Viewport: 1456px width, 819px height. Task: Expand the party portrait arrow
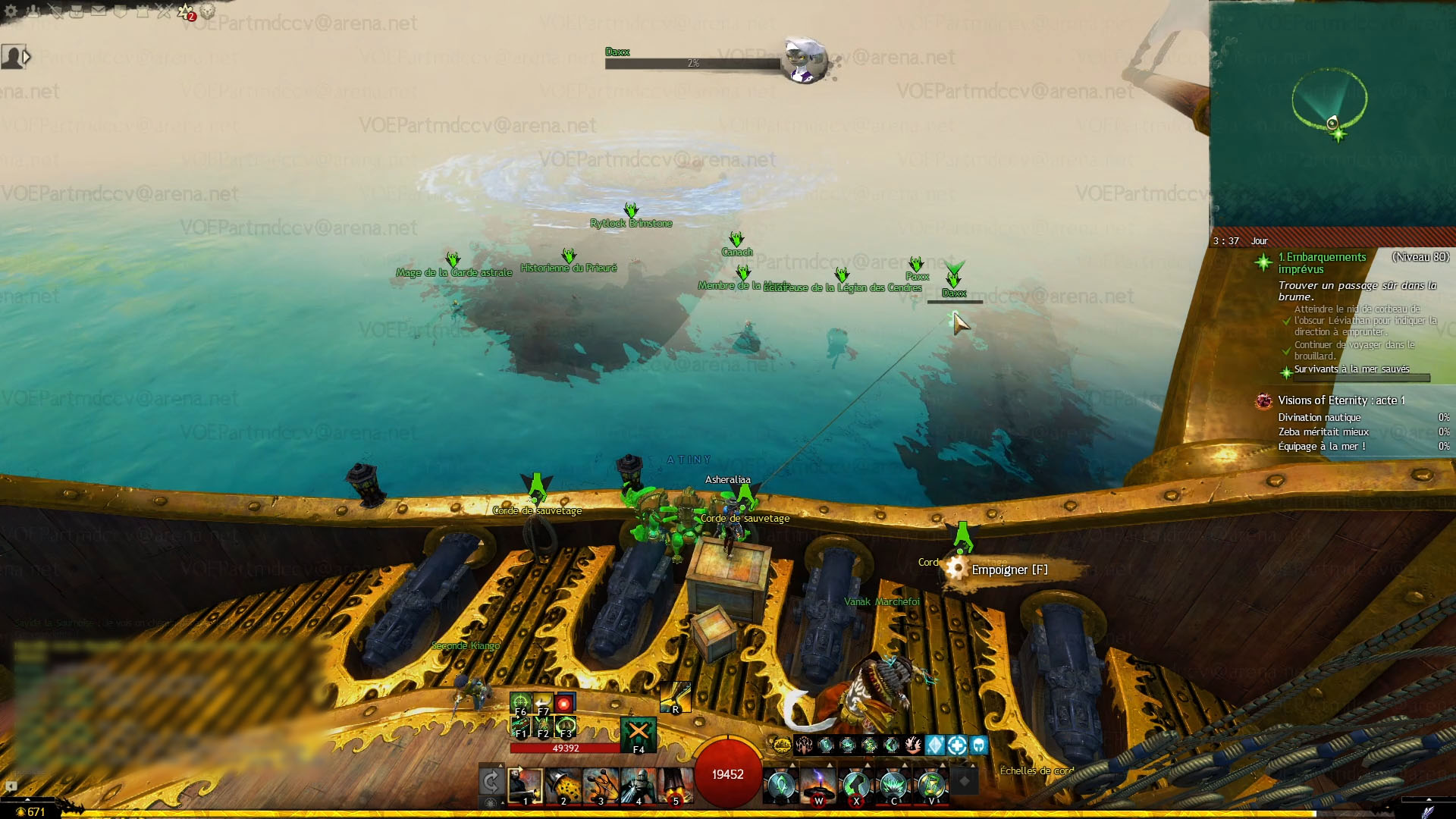click(27, 57)
